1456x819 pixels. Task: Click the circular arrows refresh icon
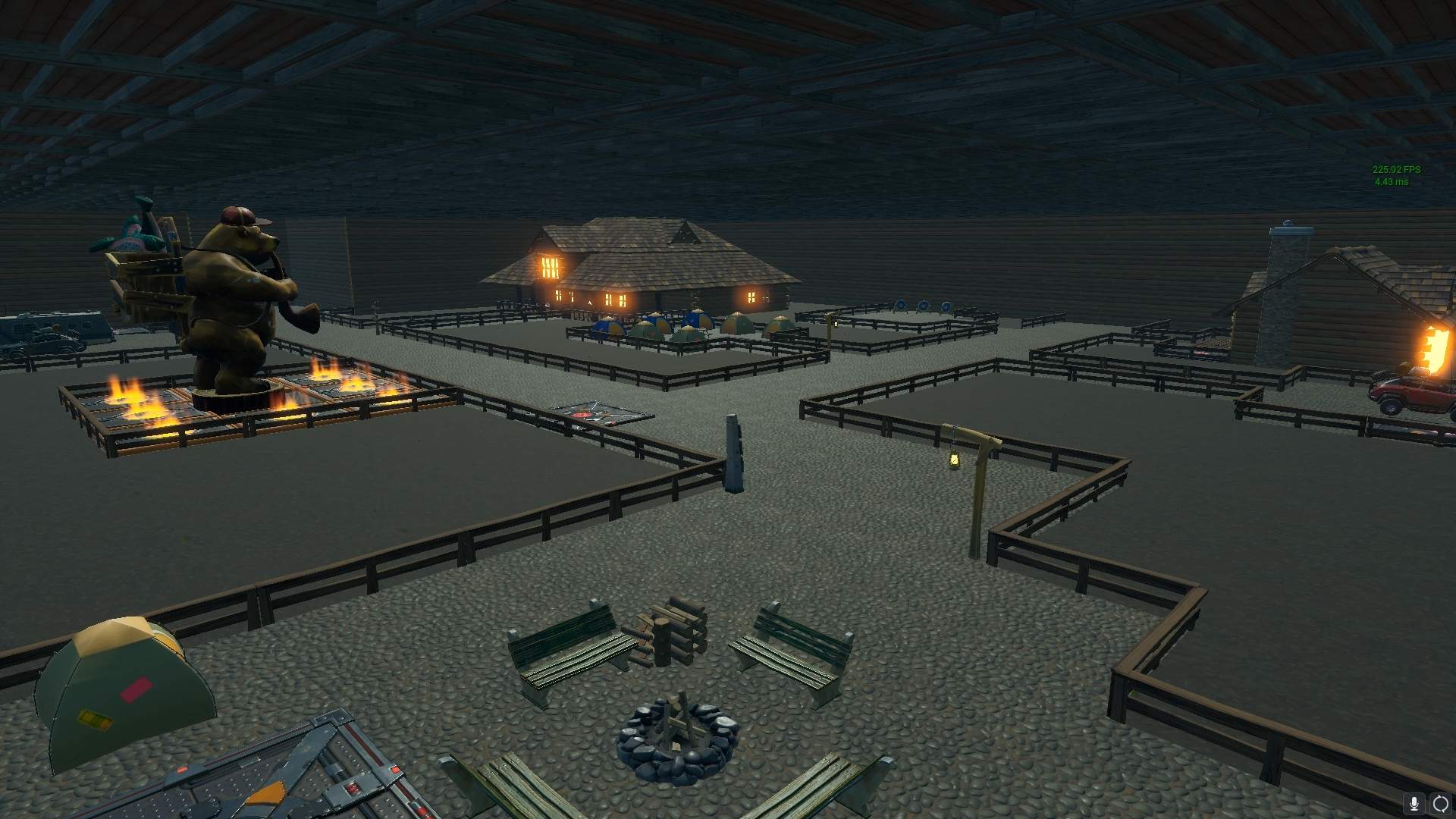click(1440, 804)
